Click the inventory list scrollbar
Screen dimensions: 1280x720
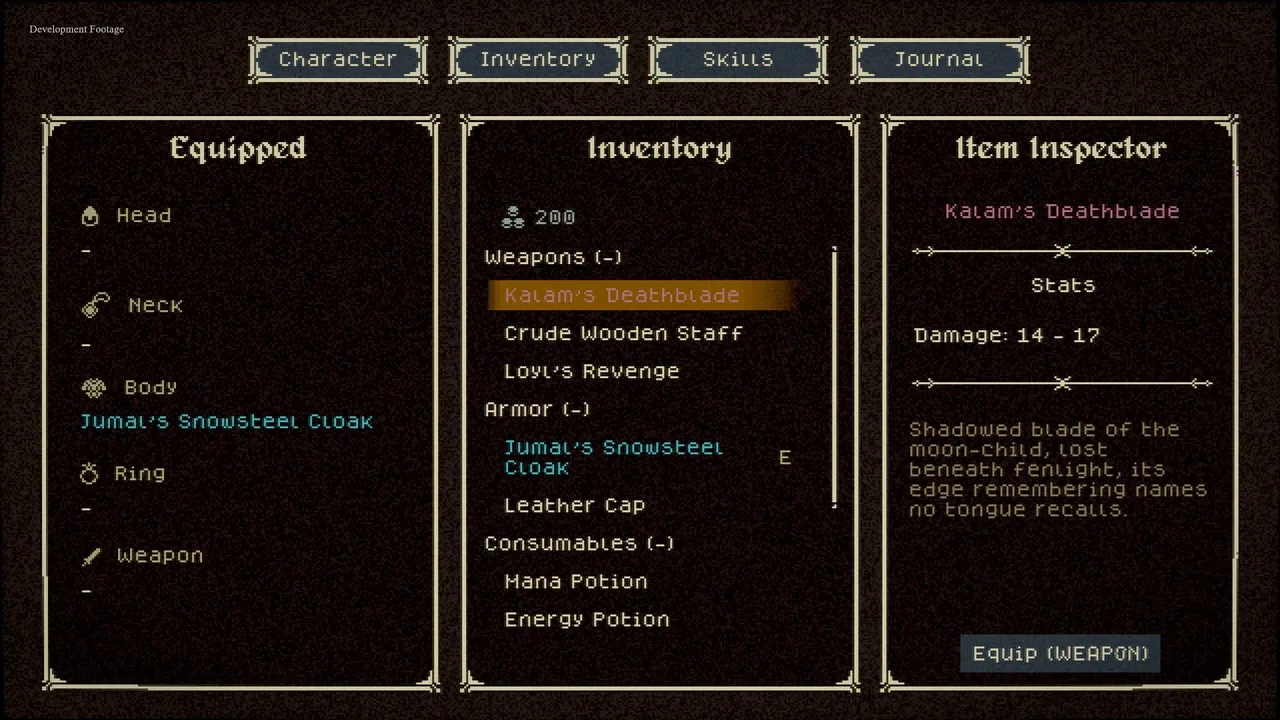pos(834,378)
